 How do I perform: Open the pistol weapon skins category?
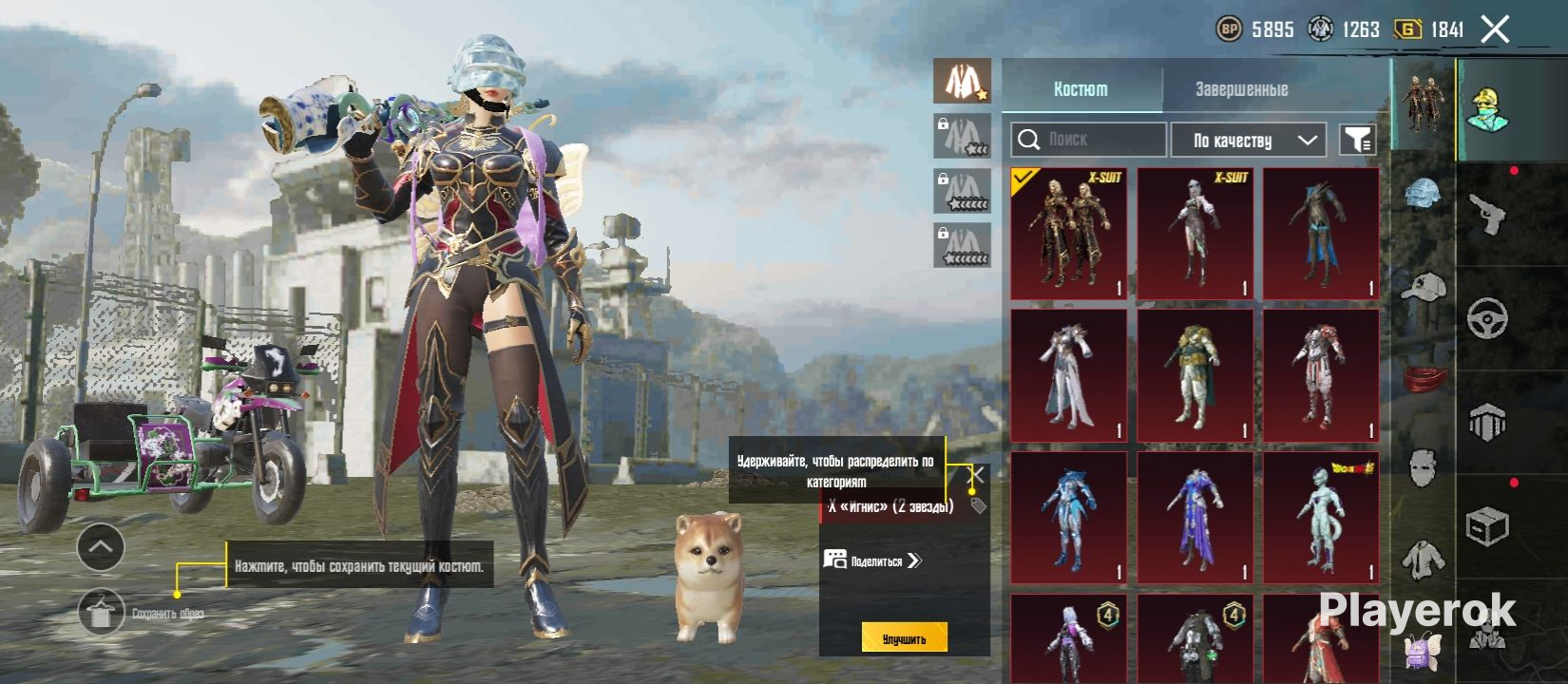tap(1487, 214)
